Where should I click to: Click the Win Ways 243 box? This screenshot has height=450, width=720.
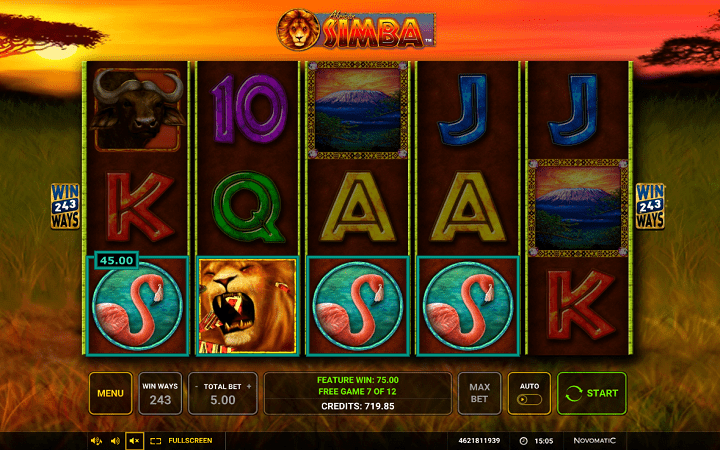(x=160, y=393)
